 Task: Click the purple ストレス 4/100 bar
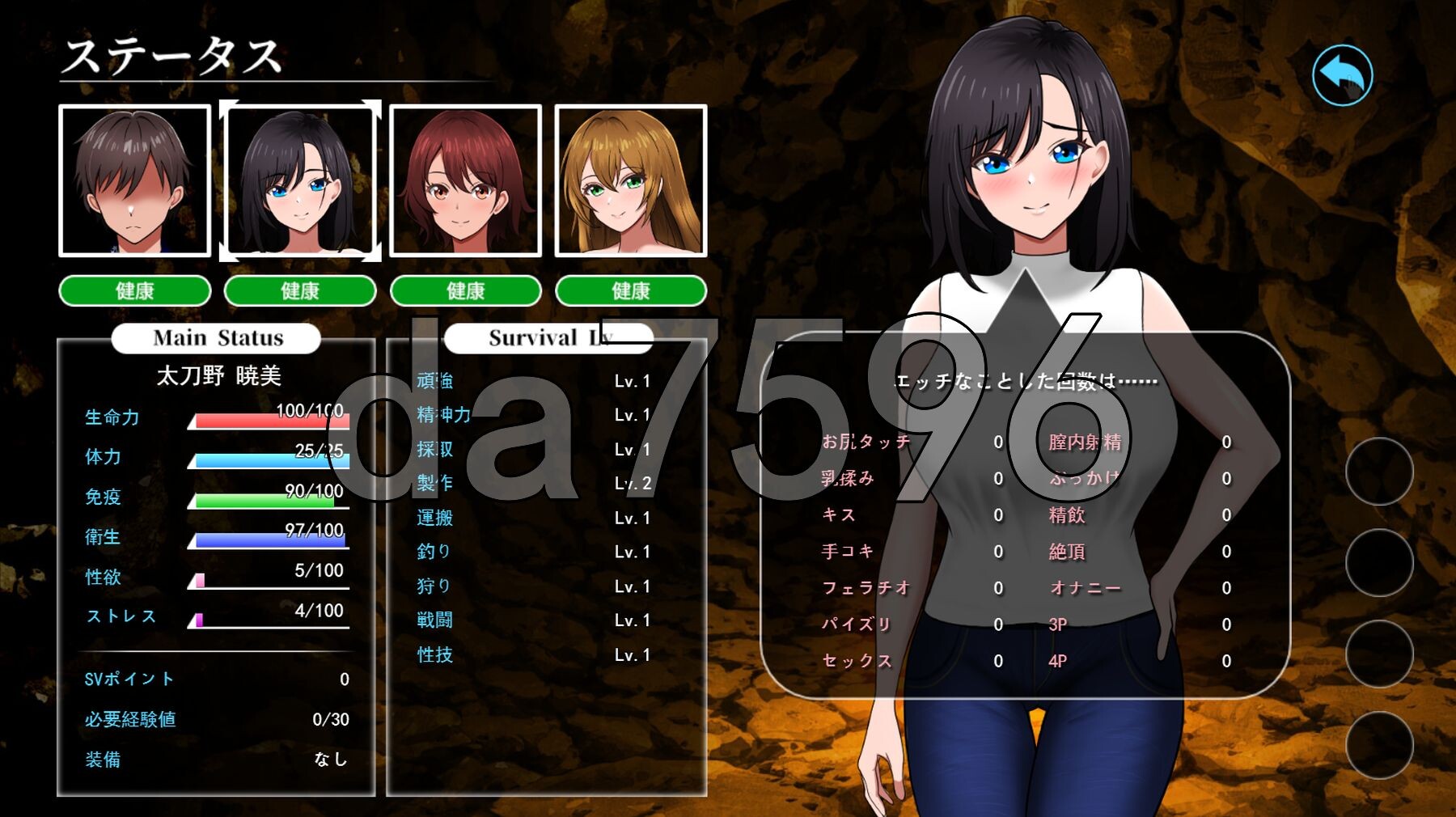point(267,623)
